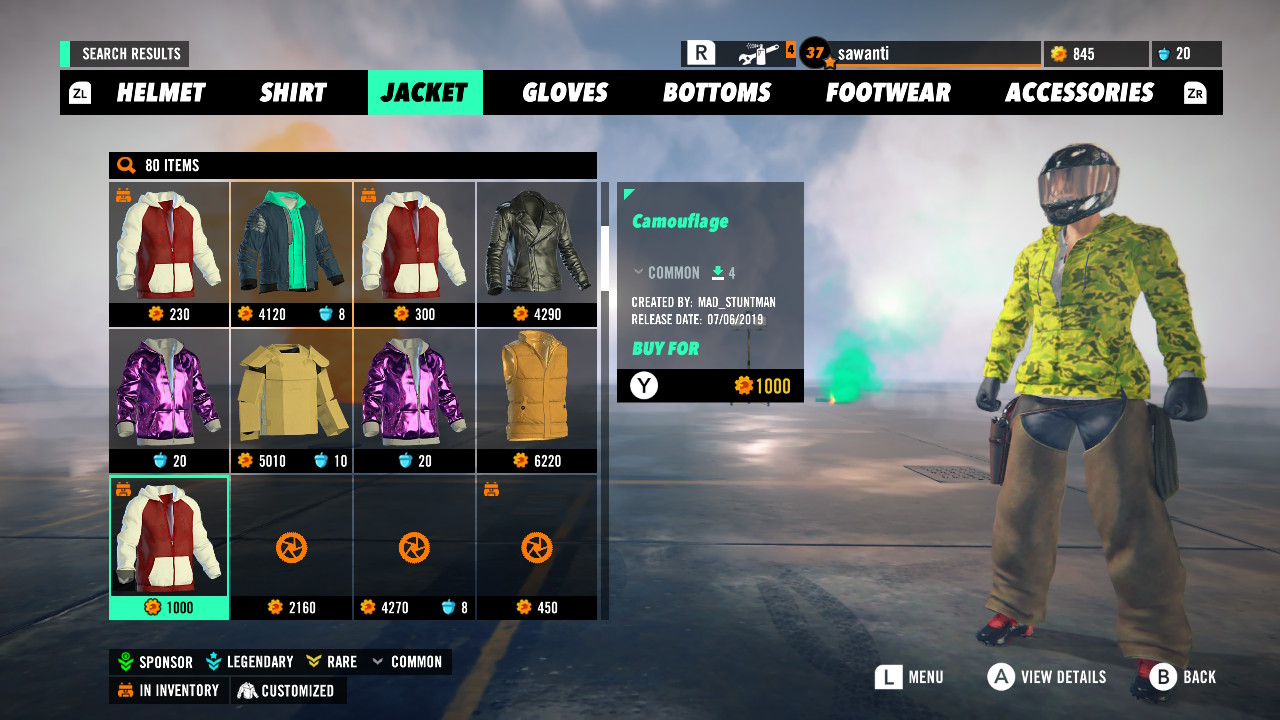
Task: Click the green Sponsor chevron icon
Action: tap(124, 661)
